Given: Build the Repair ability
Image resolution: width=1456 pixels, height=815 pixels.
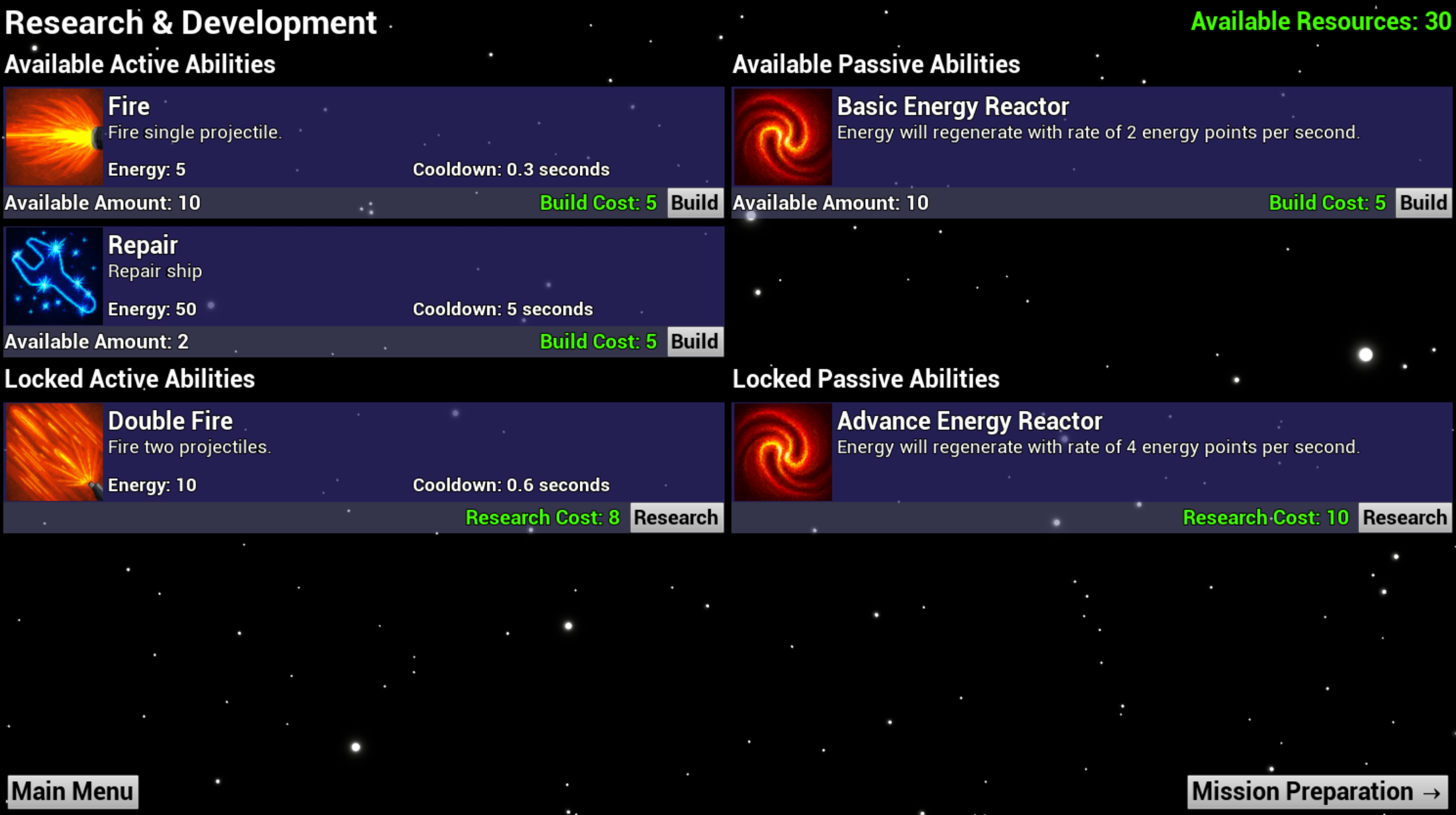Looking at the screenshot, I should [x=694, y=341].
